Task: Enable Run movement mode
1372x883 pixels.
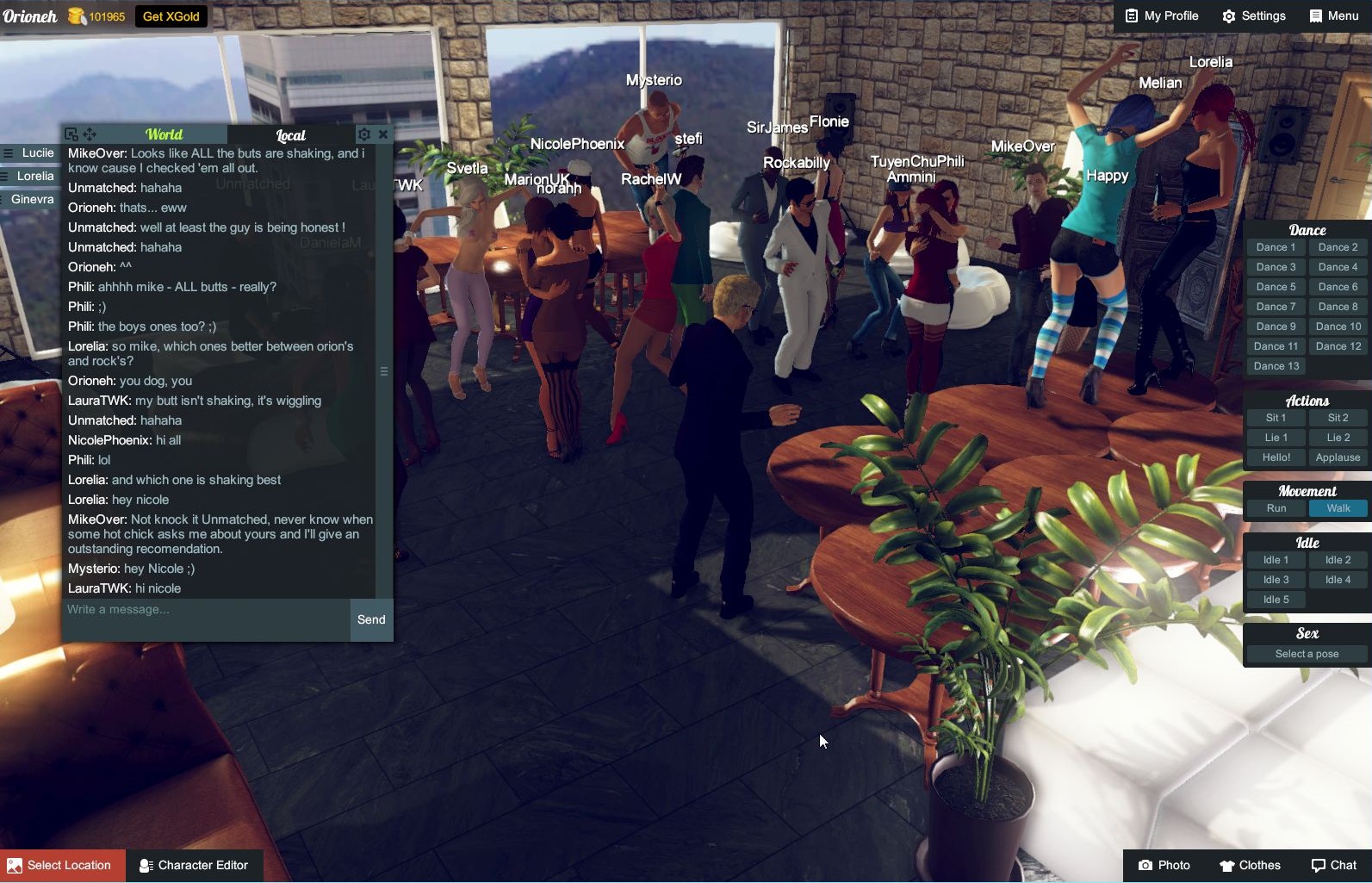Action: point(1276,508)
